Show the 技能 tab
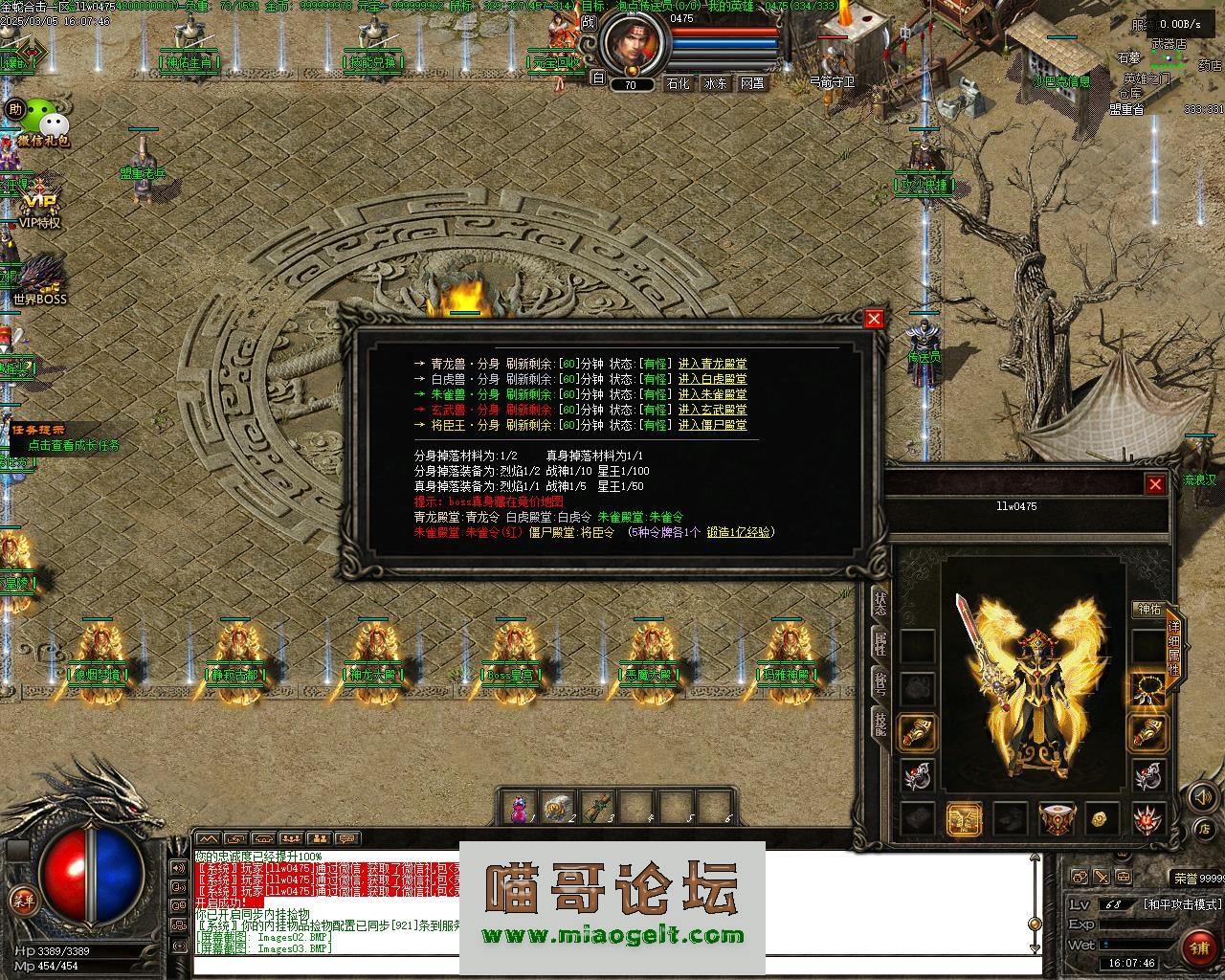This screenshot has height=980, width=1225. click(880, 724)
